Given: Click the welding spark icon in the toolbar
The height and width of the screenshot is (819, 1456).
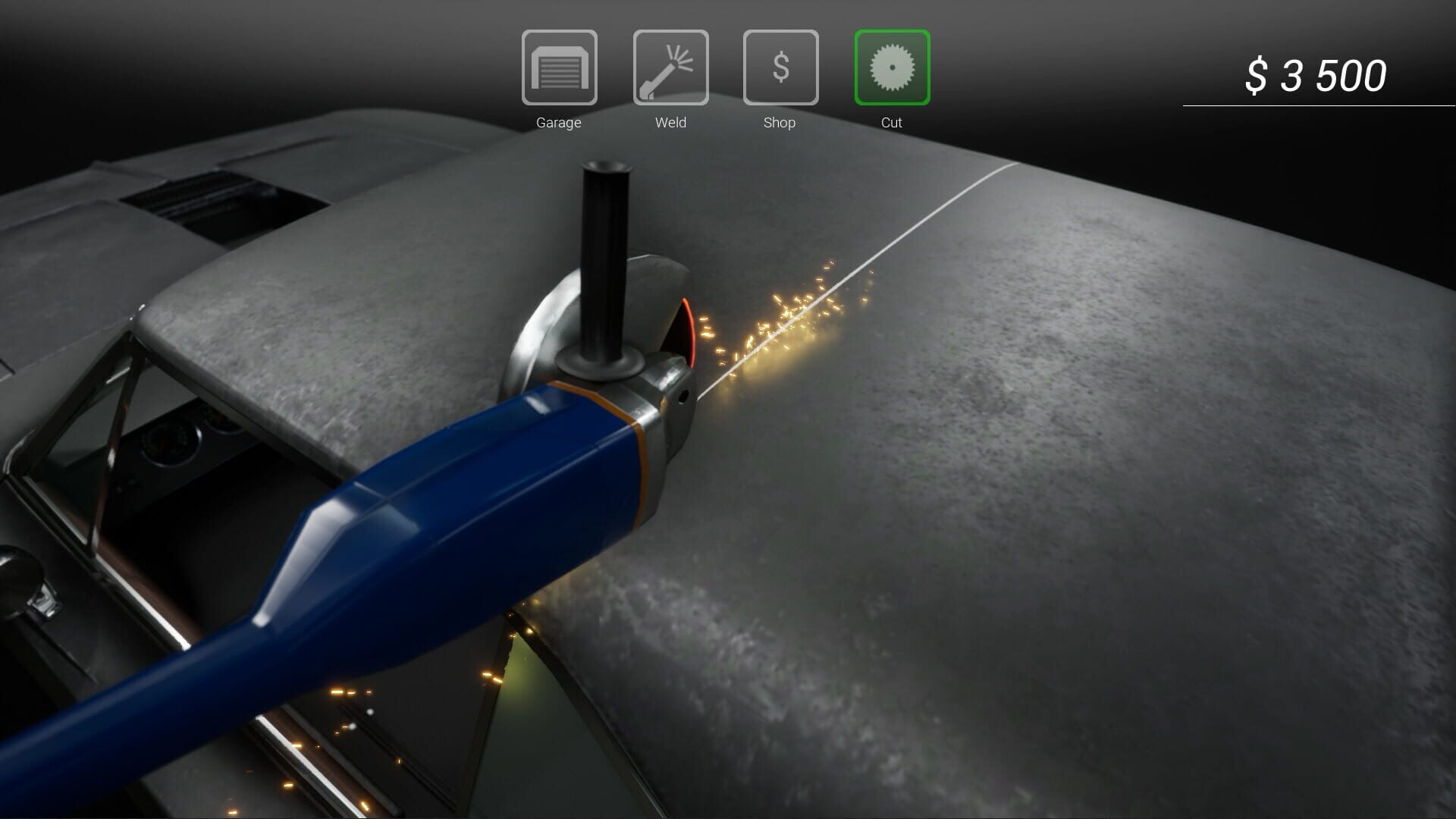Looking at the screenshot, I should coord(670,68).
